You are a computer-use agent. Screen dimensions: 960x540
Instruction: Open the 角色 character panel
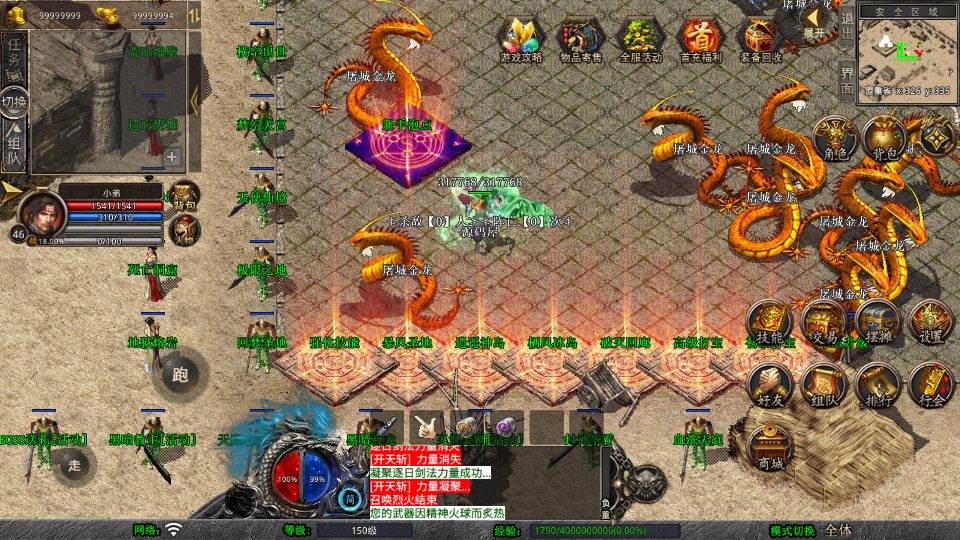(x=832, y=140)
